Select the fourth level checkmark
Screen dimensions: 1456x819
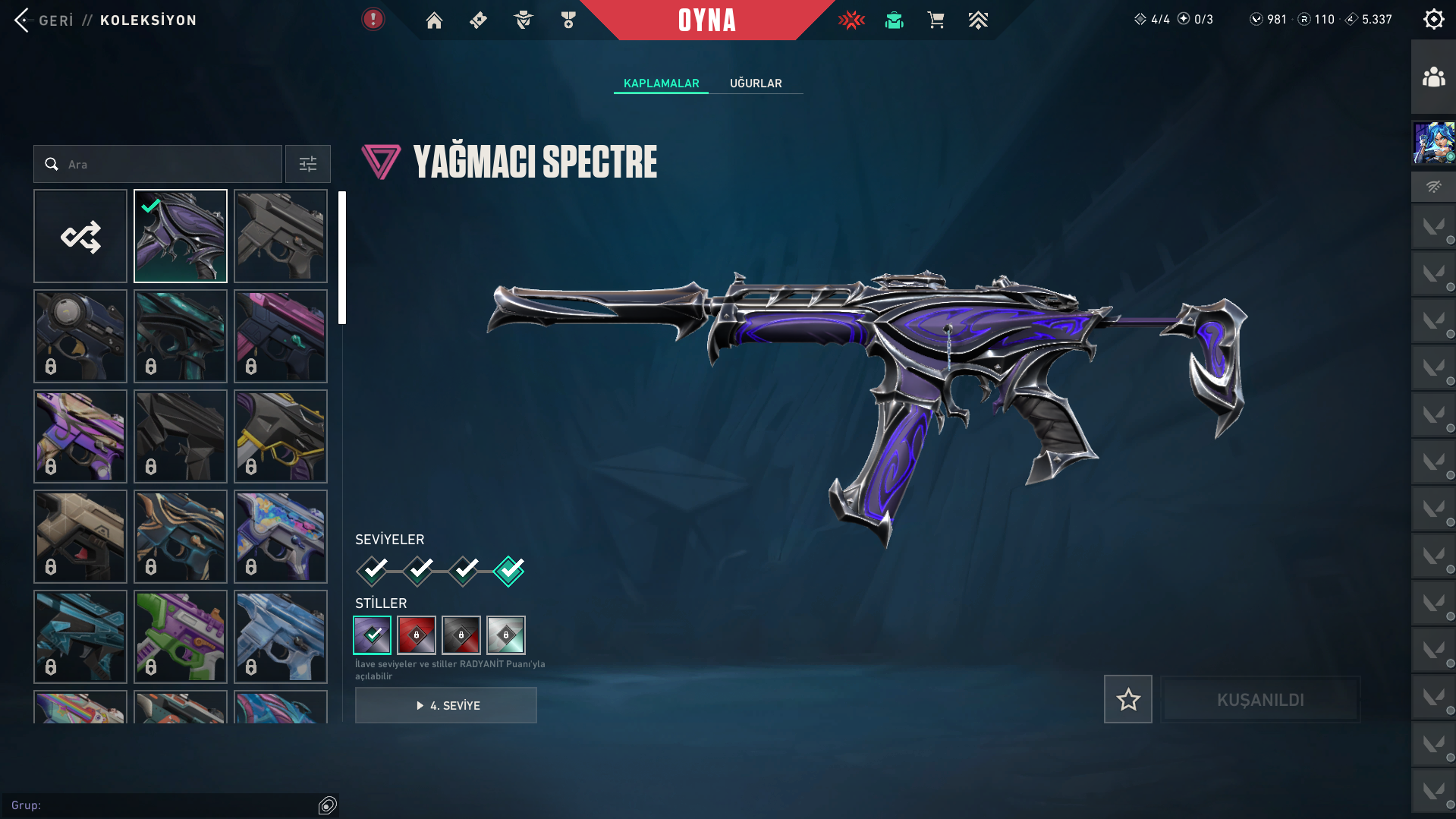509,571
